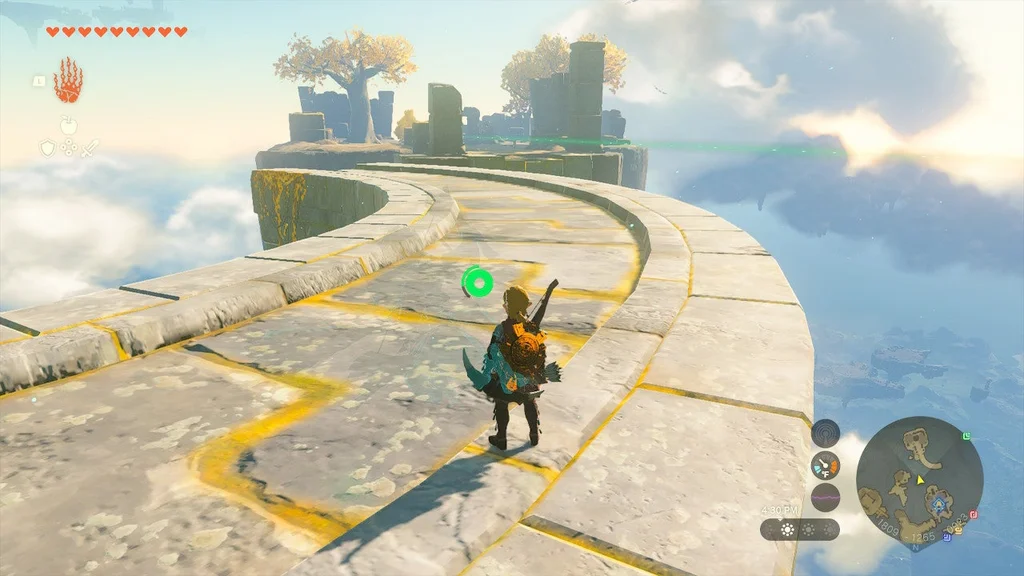1024x576 pixels.
Task: Open the shield quick-select icon
Action: (x=47, y=148)
